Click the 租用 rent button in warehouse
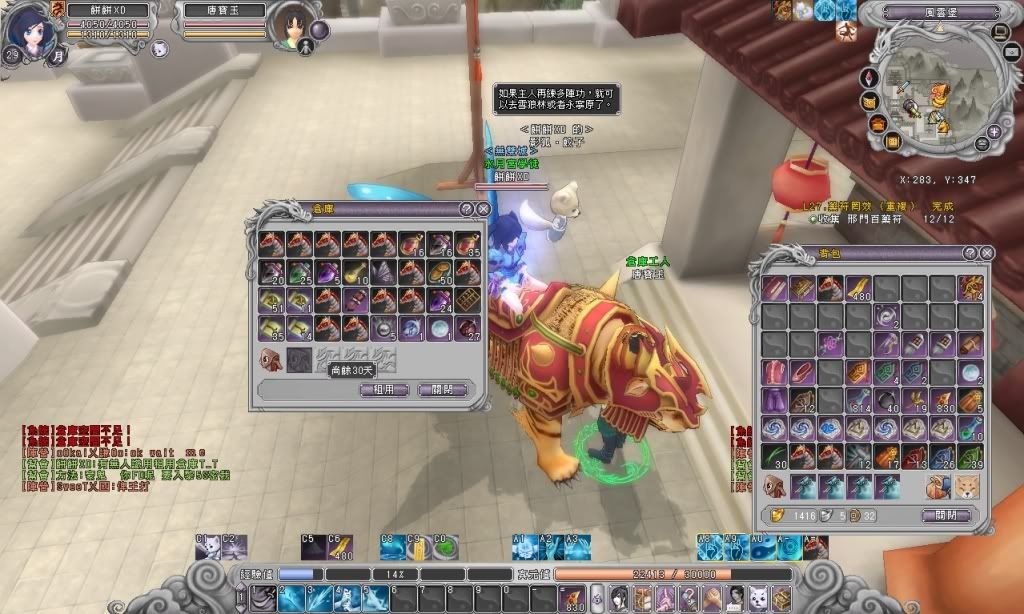 [383, 390]
